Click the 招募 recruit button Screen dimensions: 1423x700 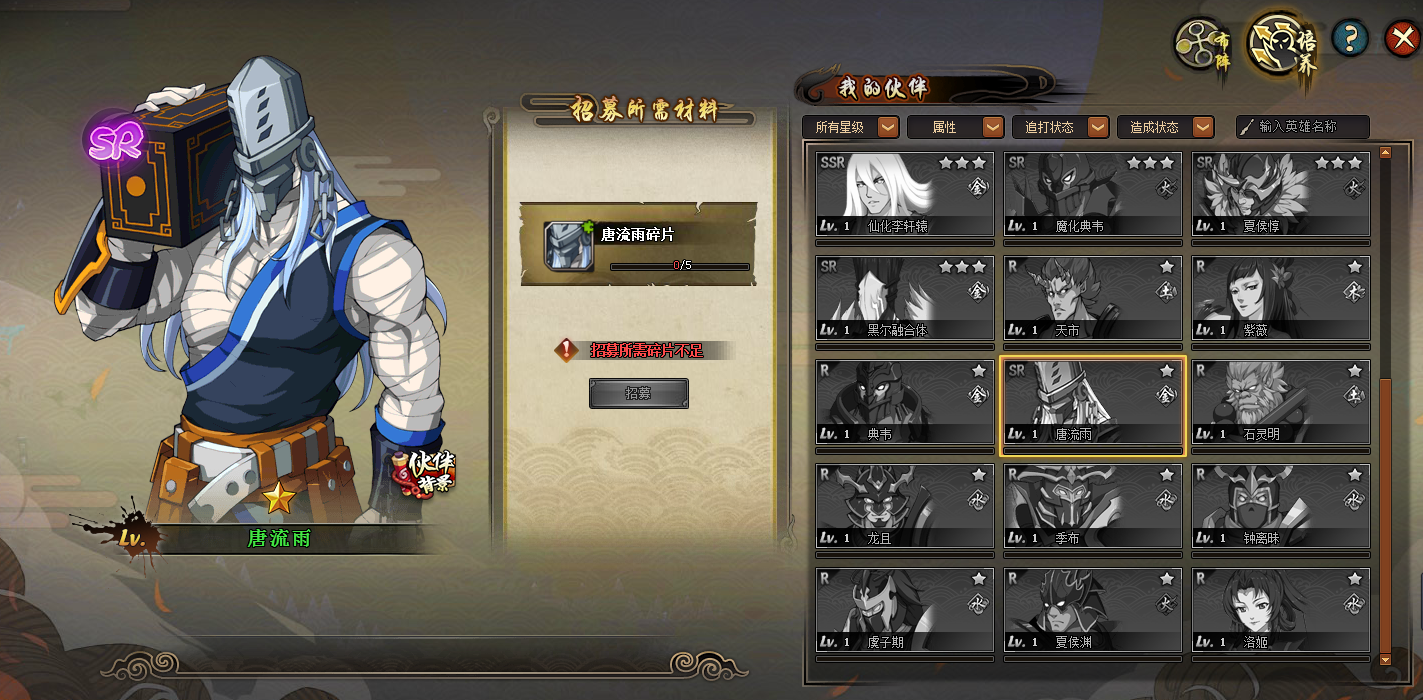638,393
